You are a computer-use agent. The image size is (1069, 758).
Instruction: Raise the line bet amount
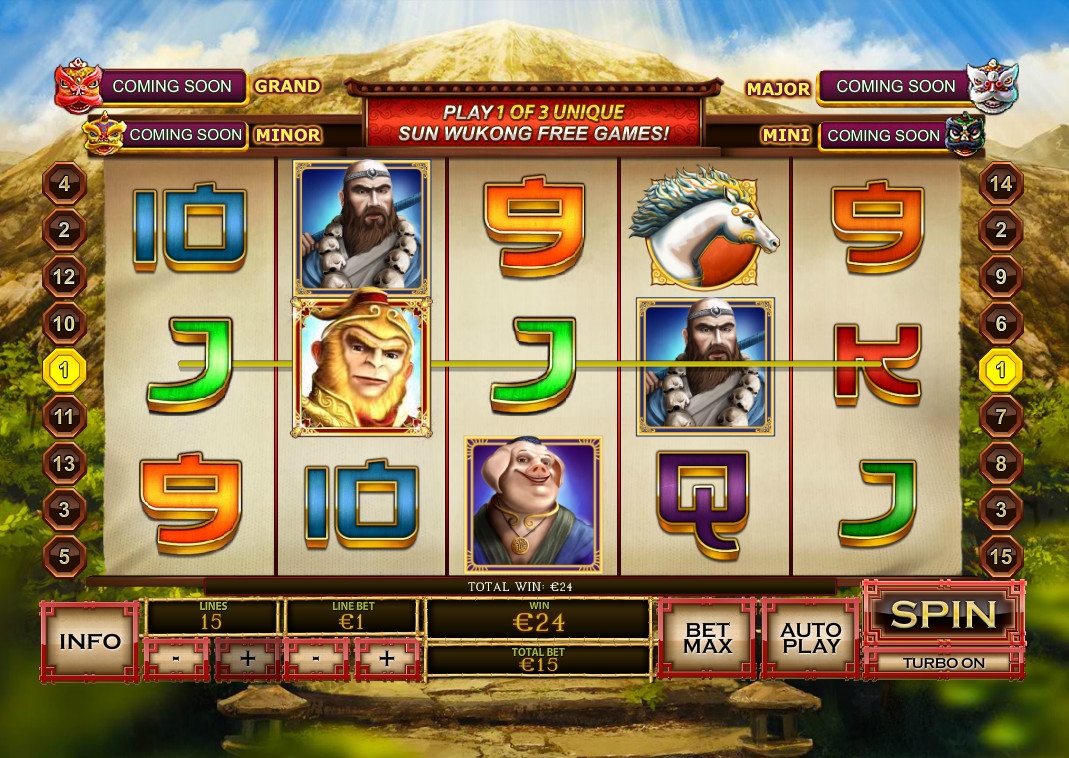(386, 659)
